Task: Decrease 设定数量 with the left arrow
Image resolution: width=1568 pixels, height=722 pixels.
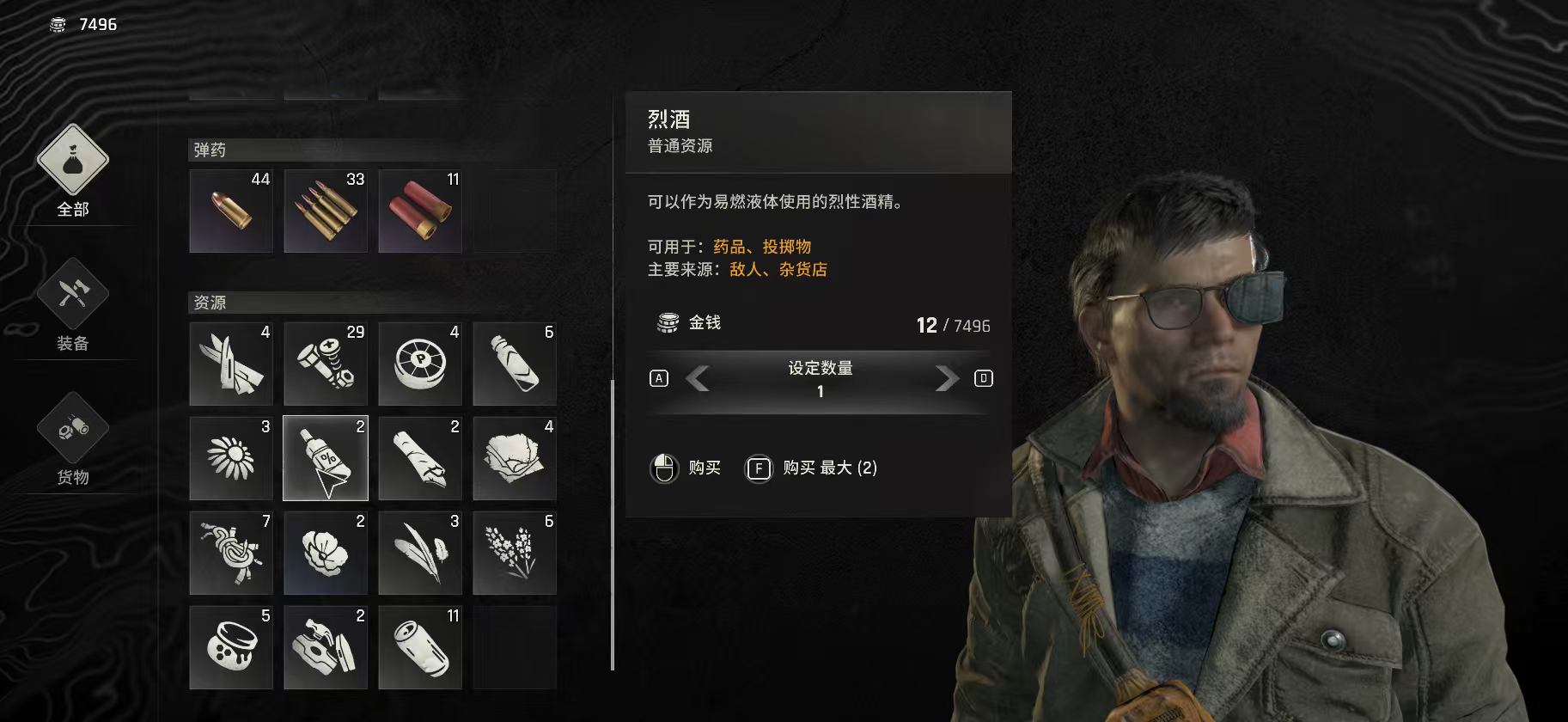Action: tap(696, 378)
